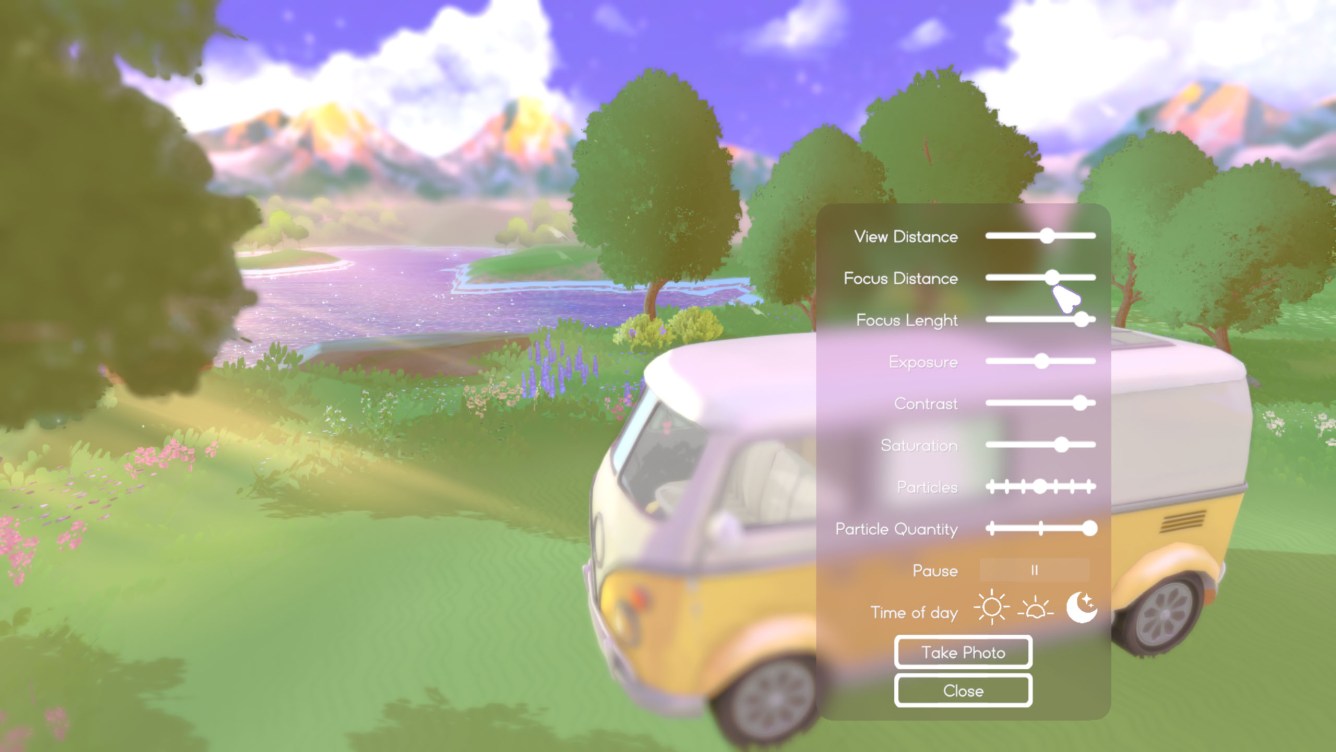Click the Close button

[962, 690]
